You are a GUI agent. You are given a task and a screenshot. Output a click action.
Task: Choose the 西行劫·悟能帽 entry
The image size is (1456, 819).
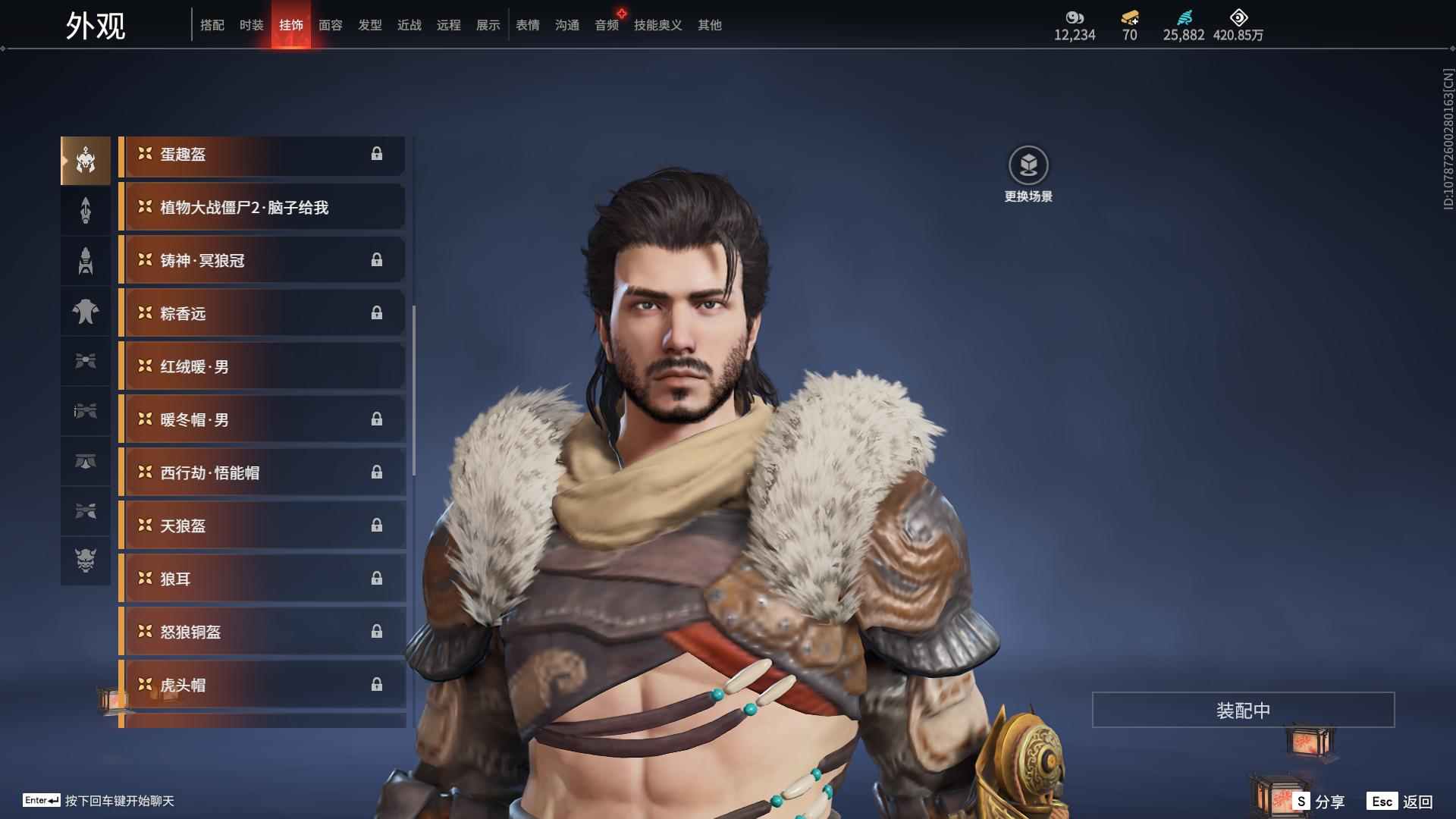click(262, 473)
